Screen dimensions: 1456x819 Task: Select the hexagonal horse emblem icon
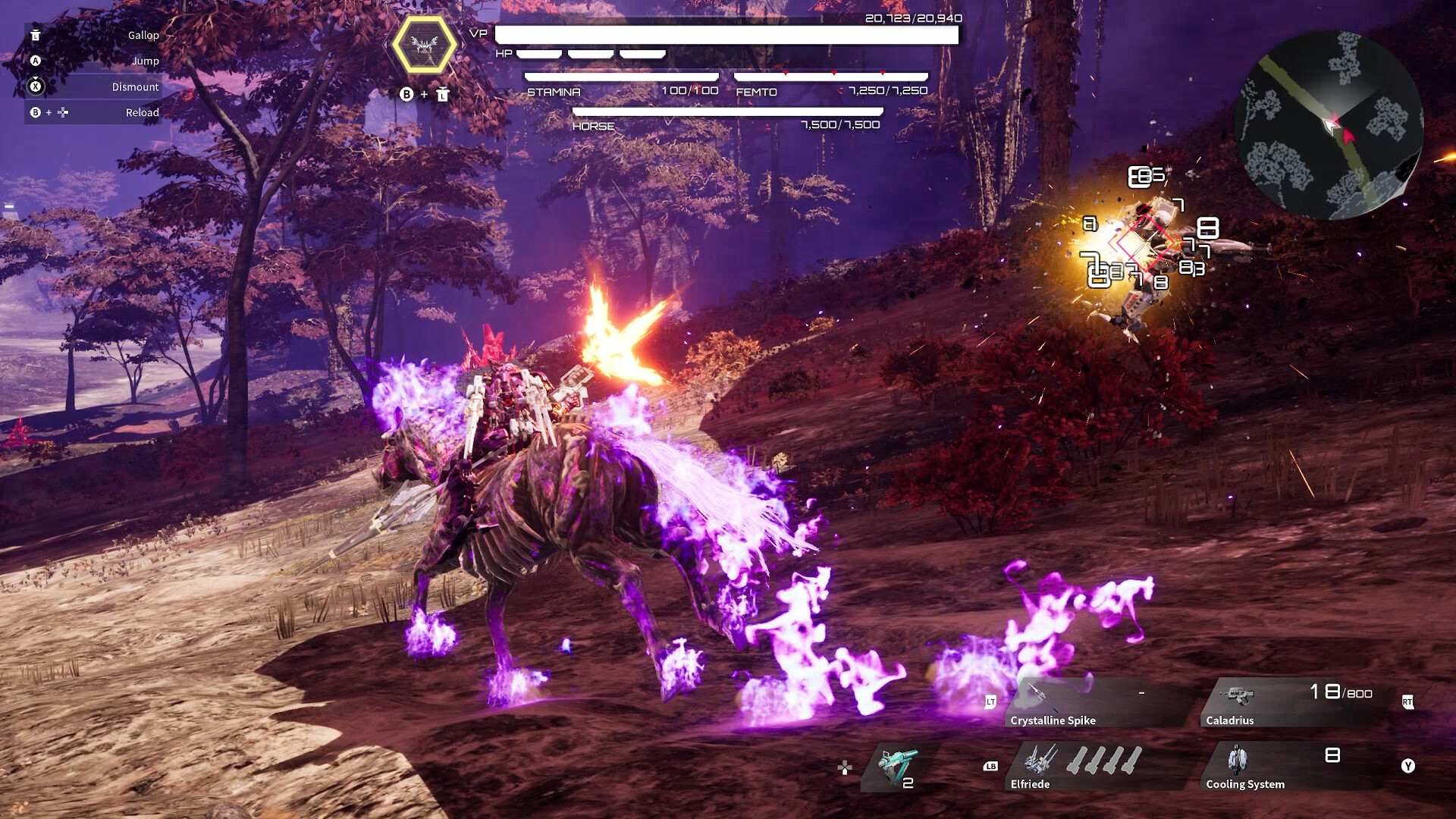pyautogui.click(x=425, y=45)
